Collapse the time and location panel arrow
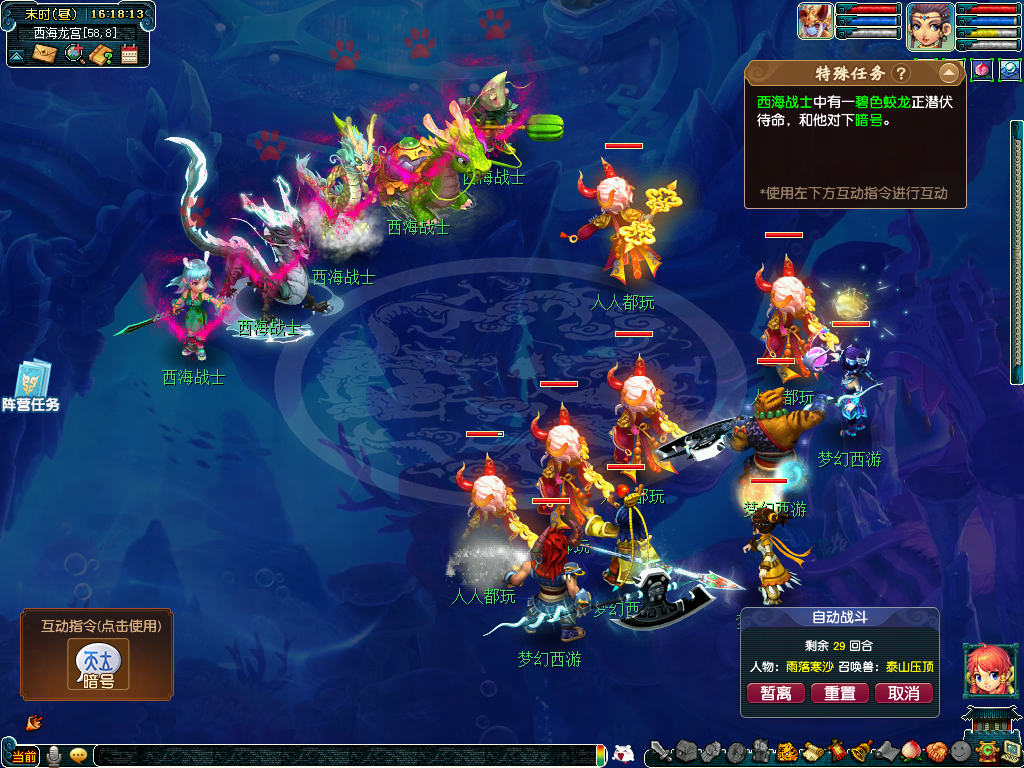1024x768 pixels. click(x=17, y=55)
